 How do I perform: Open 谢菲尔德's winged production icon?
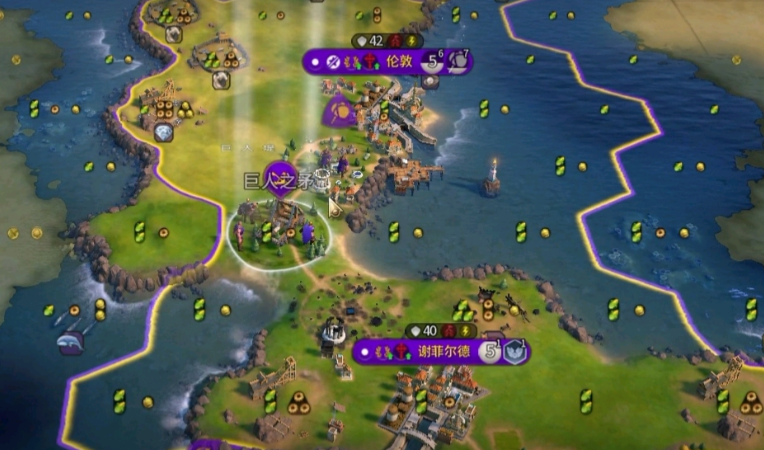(x=514, y=352)
